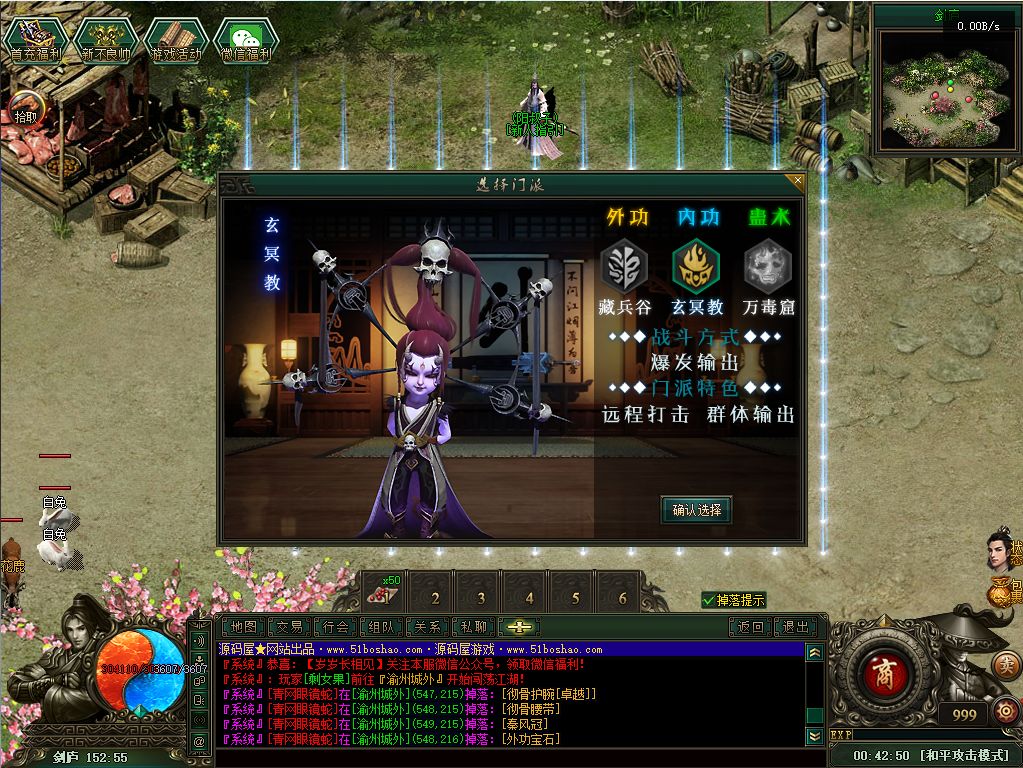
Task: Toggle the 掉落提示 drop notice checkbox
Action: pyautogui.click(x=709, y=600)
